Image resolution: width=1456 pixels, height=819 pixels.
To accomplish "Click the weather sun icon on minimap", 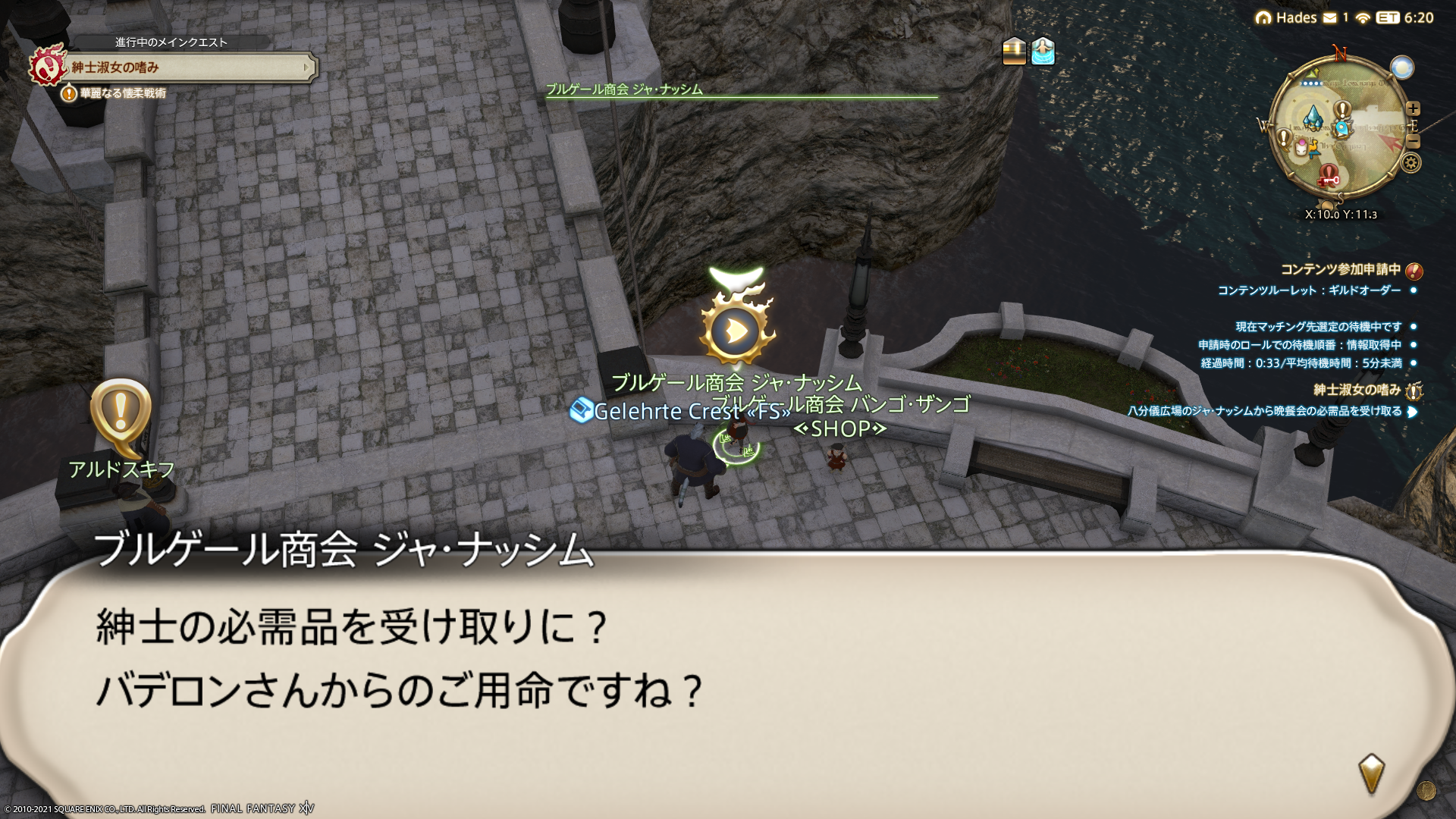I will point(1402,67).
